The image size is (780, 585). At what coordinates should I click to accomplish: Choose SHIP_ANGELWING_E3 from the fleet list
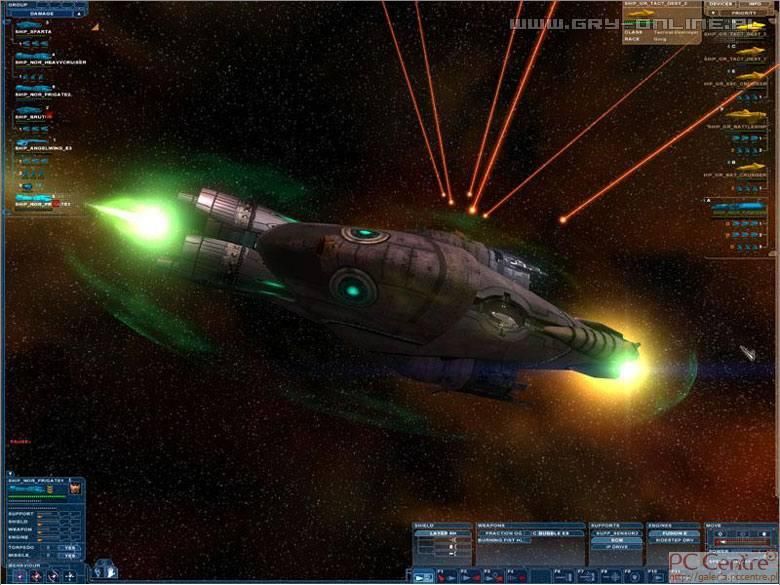point(43,148)
